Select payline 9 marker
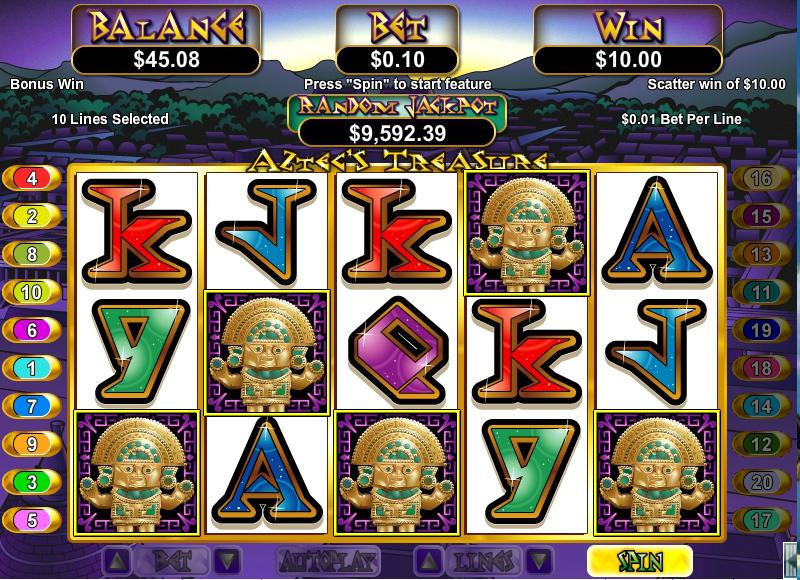Screen dimensions: 800x580 pos(32,444)
